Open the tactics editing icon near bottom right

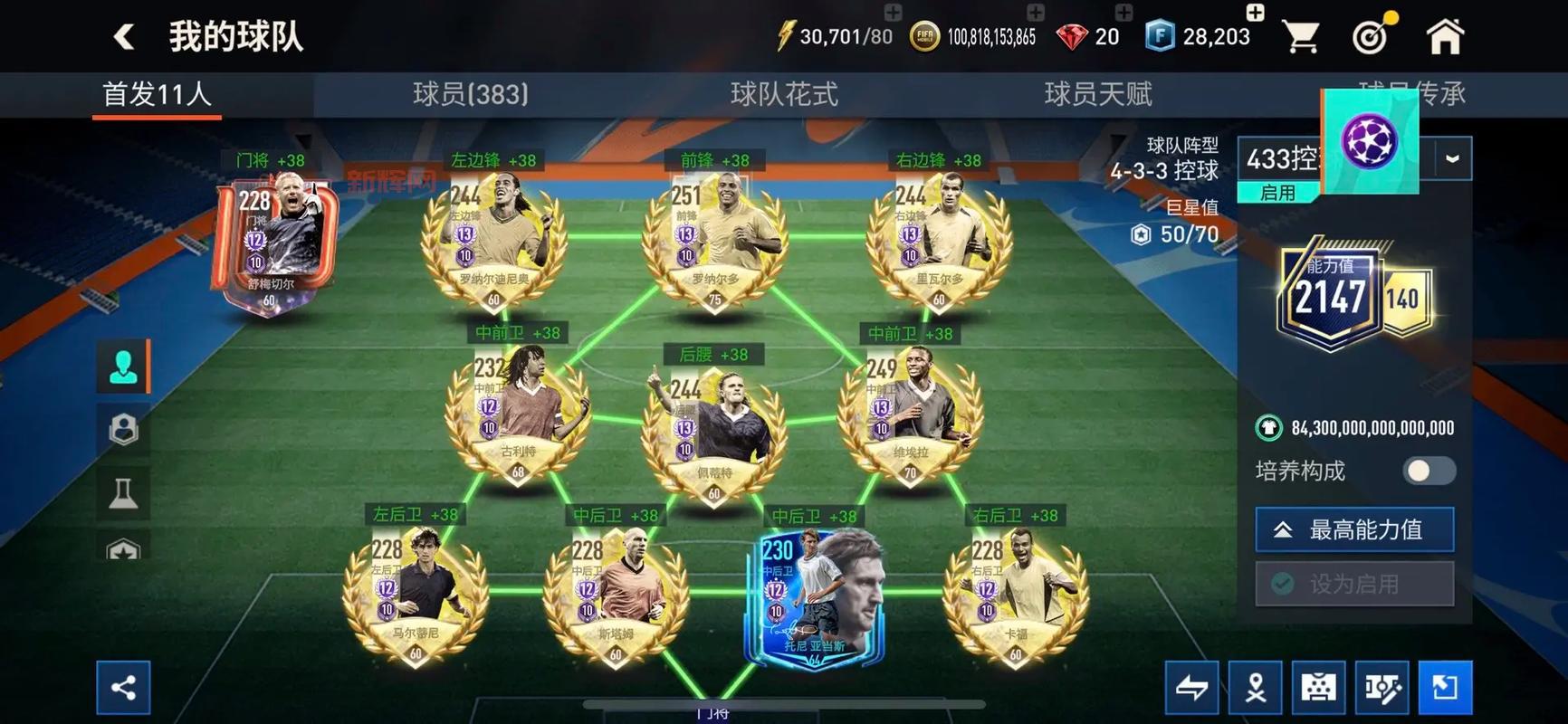[x=1382, y=686]
